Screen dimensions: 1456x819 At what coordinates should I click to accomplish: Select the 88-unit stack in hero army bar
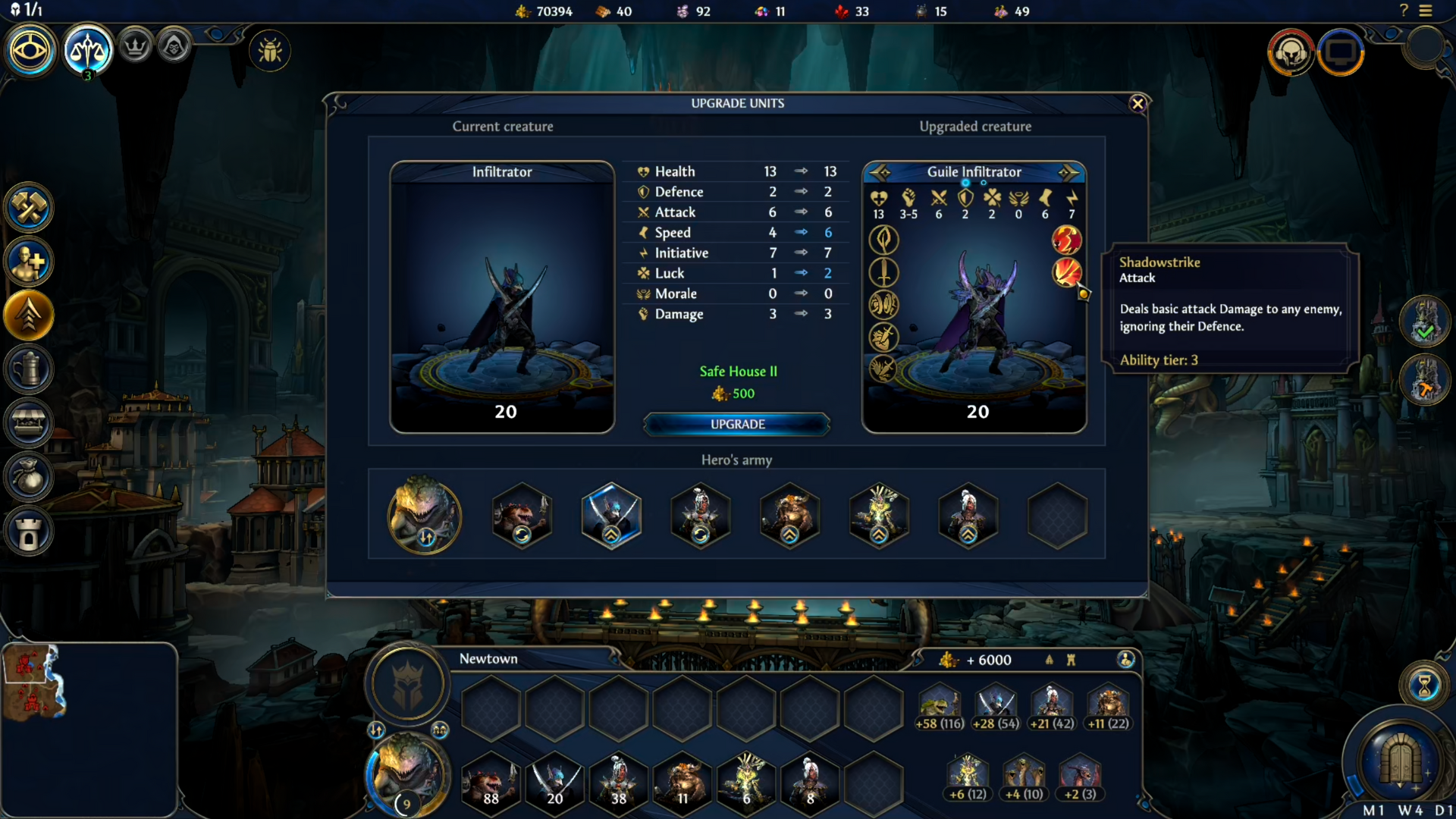click(x=491, y=781)
